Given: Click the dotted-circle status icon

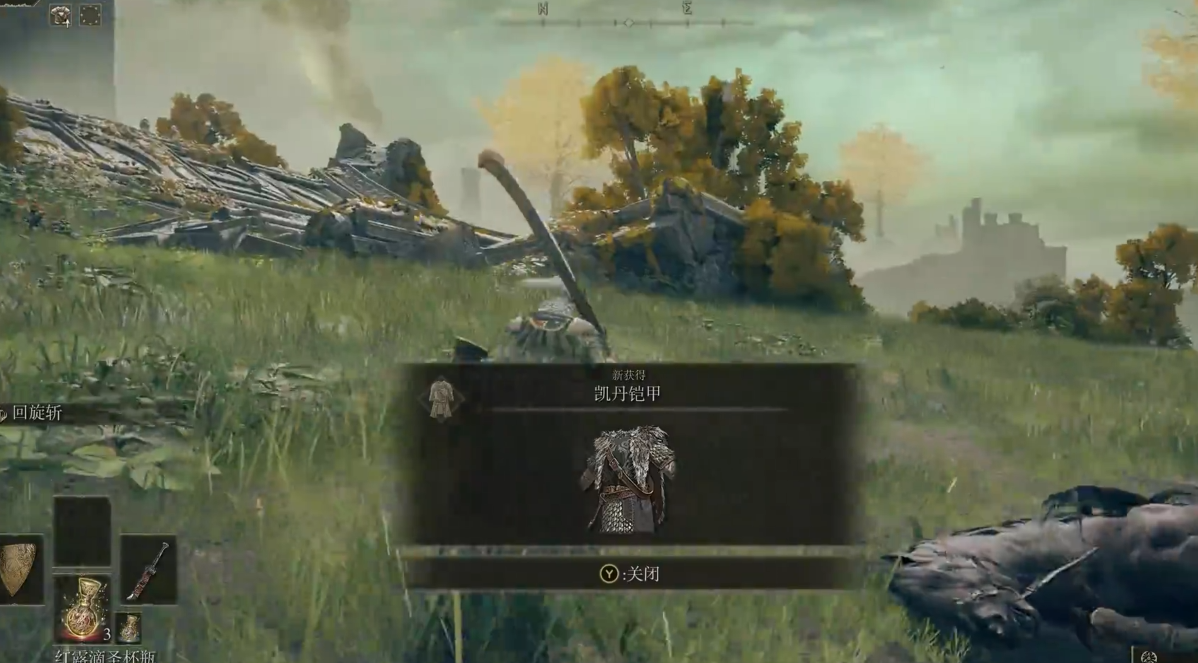Looking at the screenshot, I should [90, 15].
